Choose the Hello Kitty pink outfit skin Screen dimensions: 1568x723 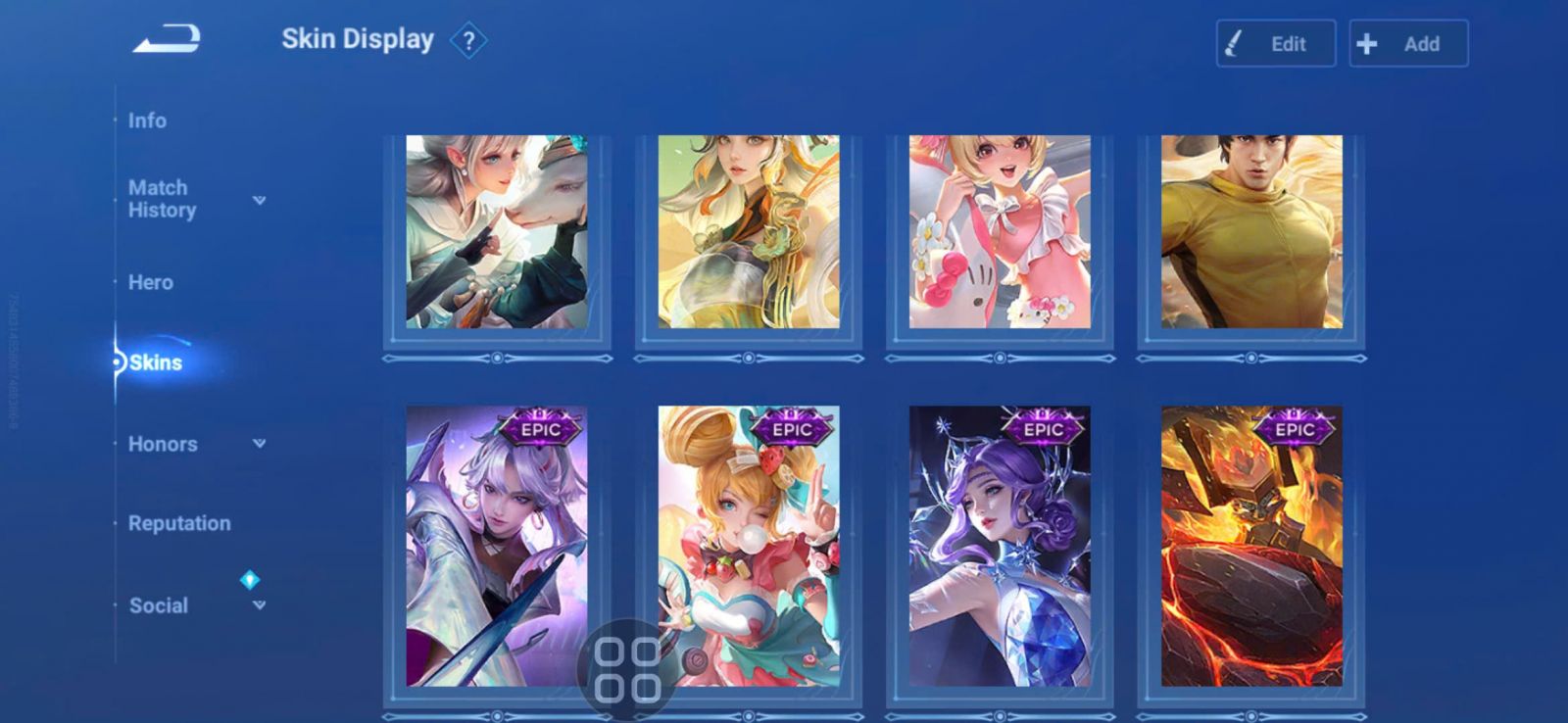(x=1000, y=232)
